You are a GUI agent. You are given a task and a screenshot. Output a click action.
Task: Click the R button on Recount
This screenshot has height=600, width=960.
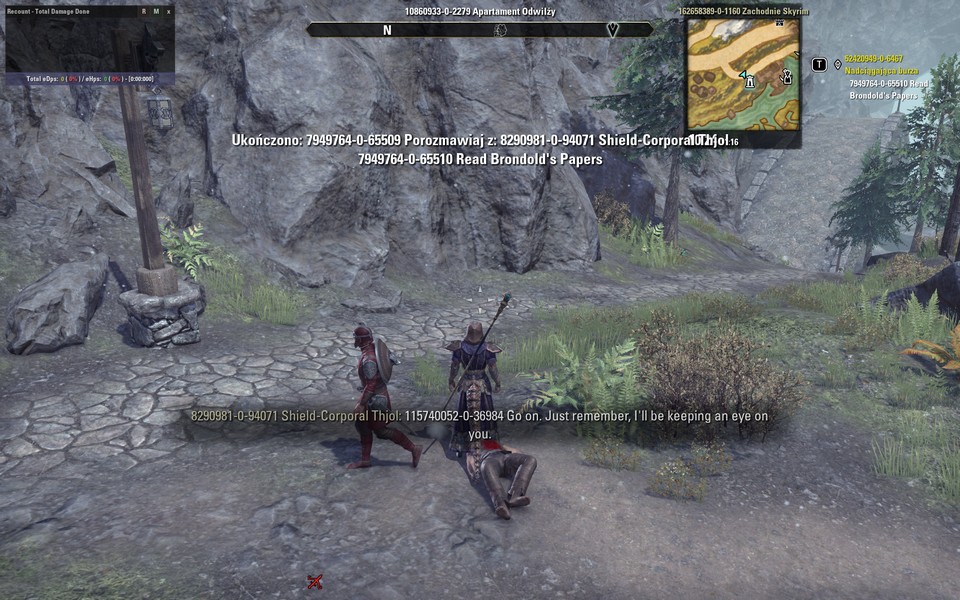(143, 11)
